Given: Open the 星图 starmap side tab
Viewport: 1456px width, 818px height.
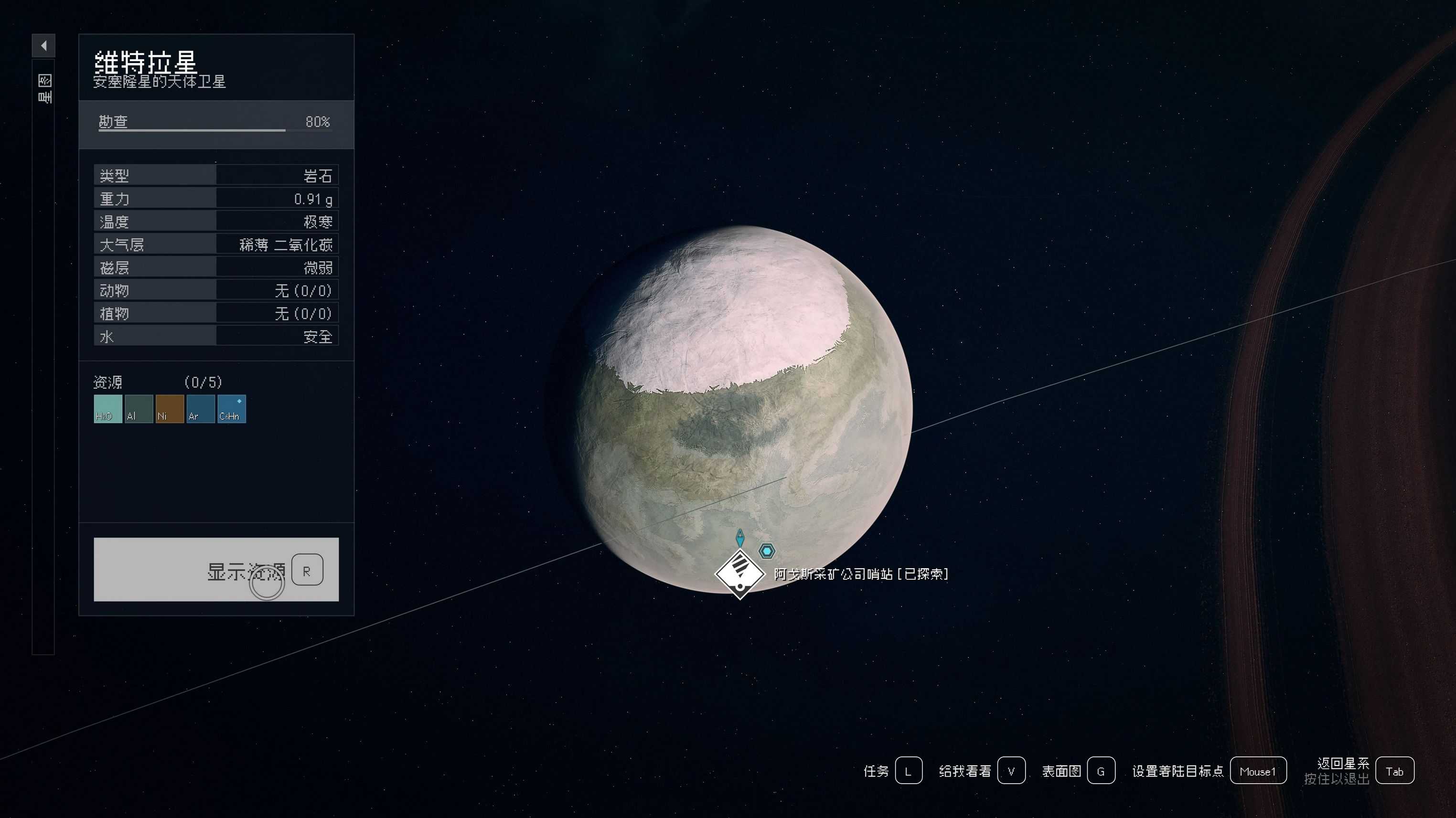Looking at the screenshot, I should pyautogui.click(x=44, y=89).
